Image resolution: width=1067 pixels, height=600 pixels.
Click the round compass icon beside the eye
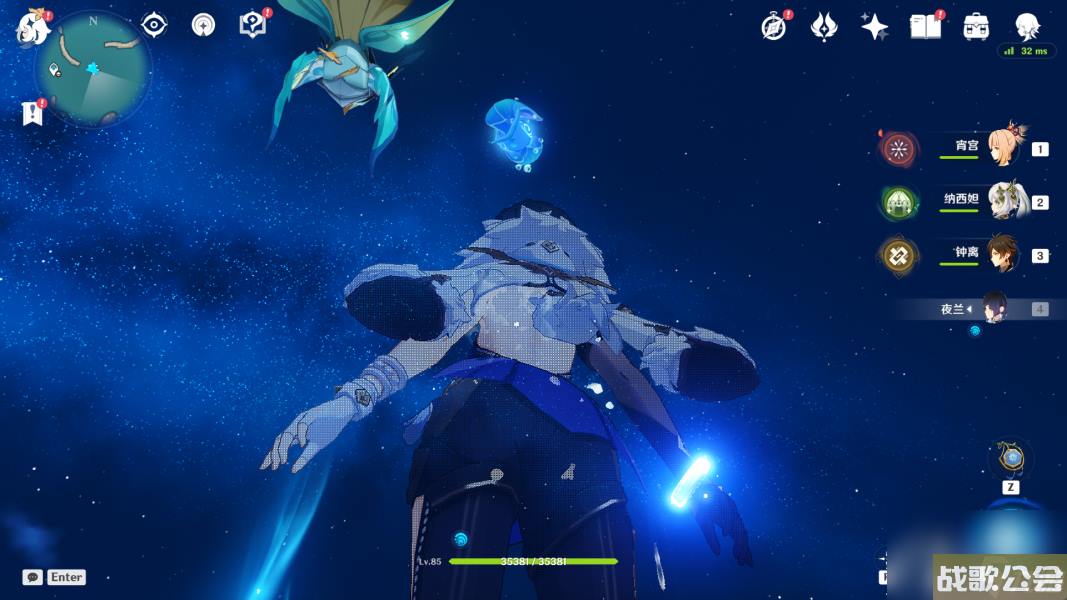tap(203, 25)
